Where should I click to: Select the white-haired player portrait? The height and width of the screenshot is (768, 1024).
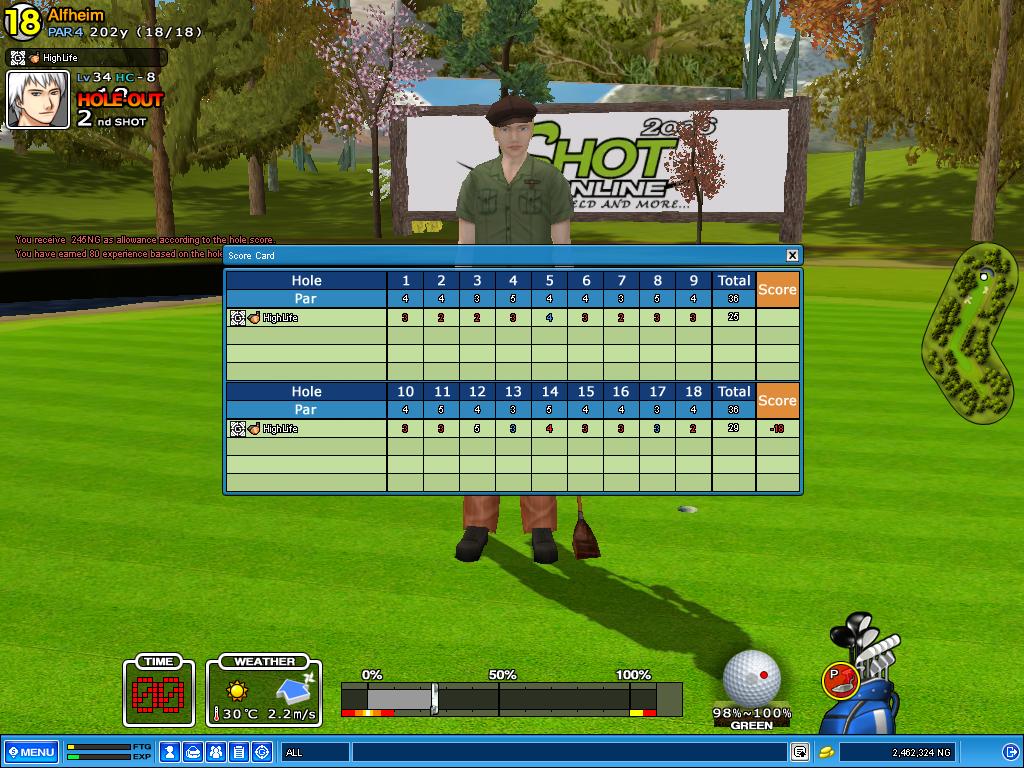38,100
